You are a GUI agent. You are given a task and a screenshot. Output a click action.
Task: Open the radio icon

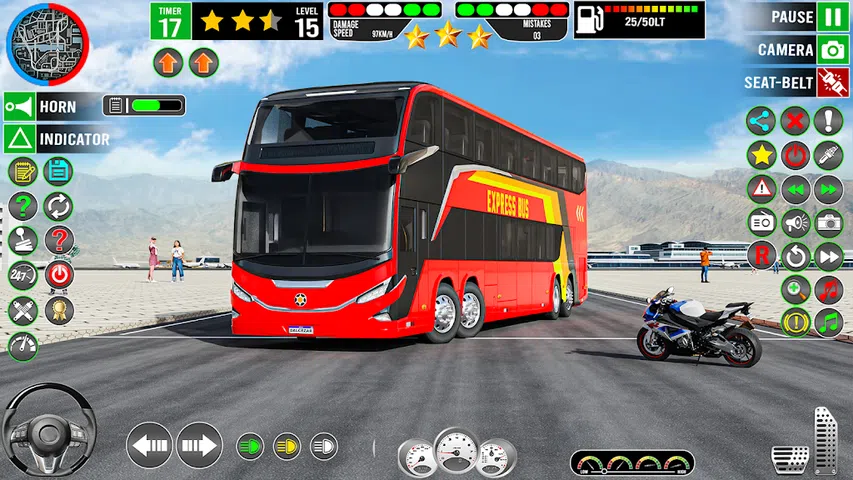[x=761, y=222]
